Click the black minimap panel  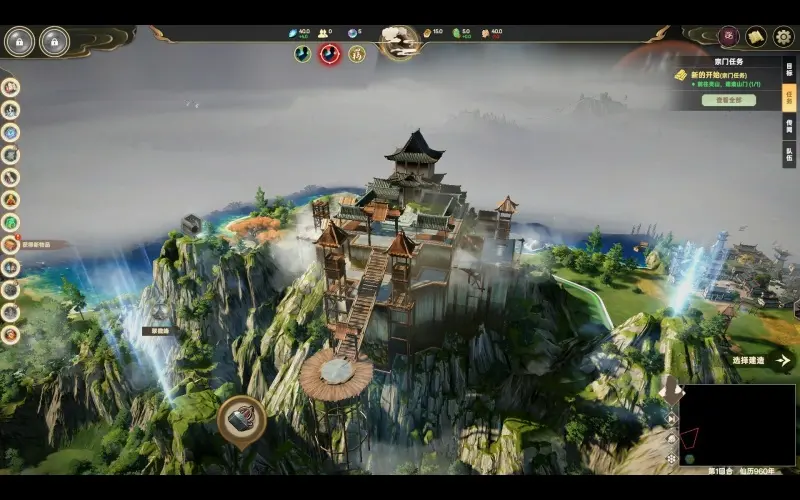coord(738,426)
